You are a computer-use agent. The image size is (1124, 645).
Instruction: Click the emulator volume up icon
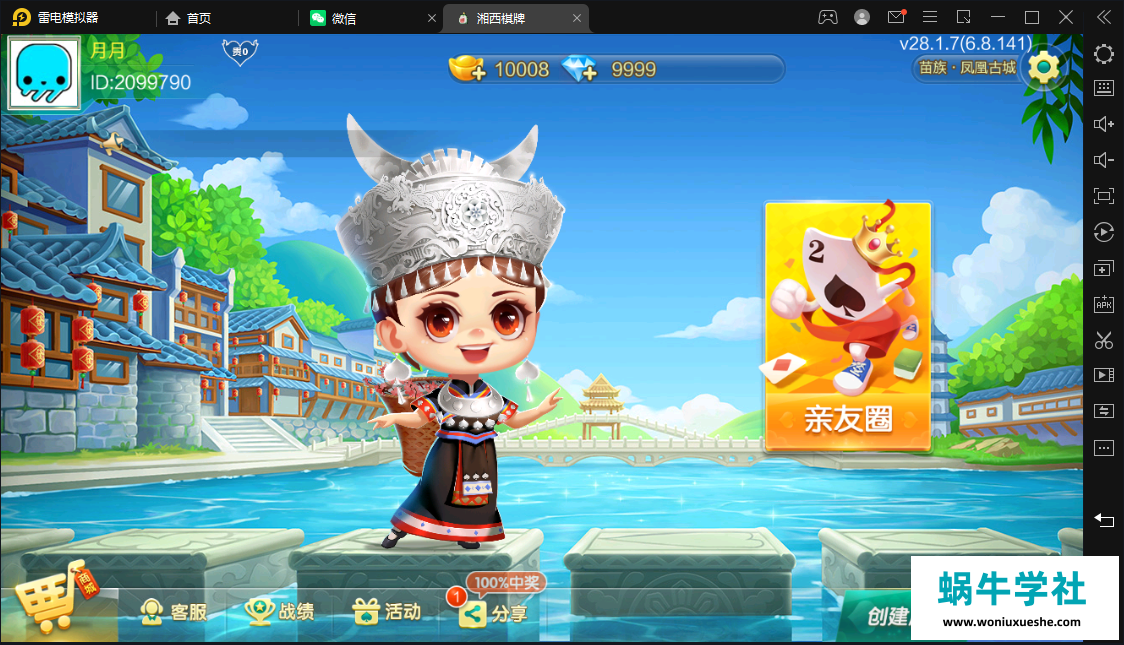tap(1104, 124)
